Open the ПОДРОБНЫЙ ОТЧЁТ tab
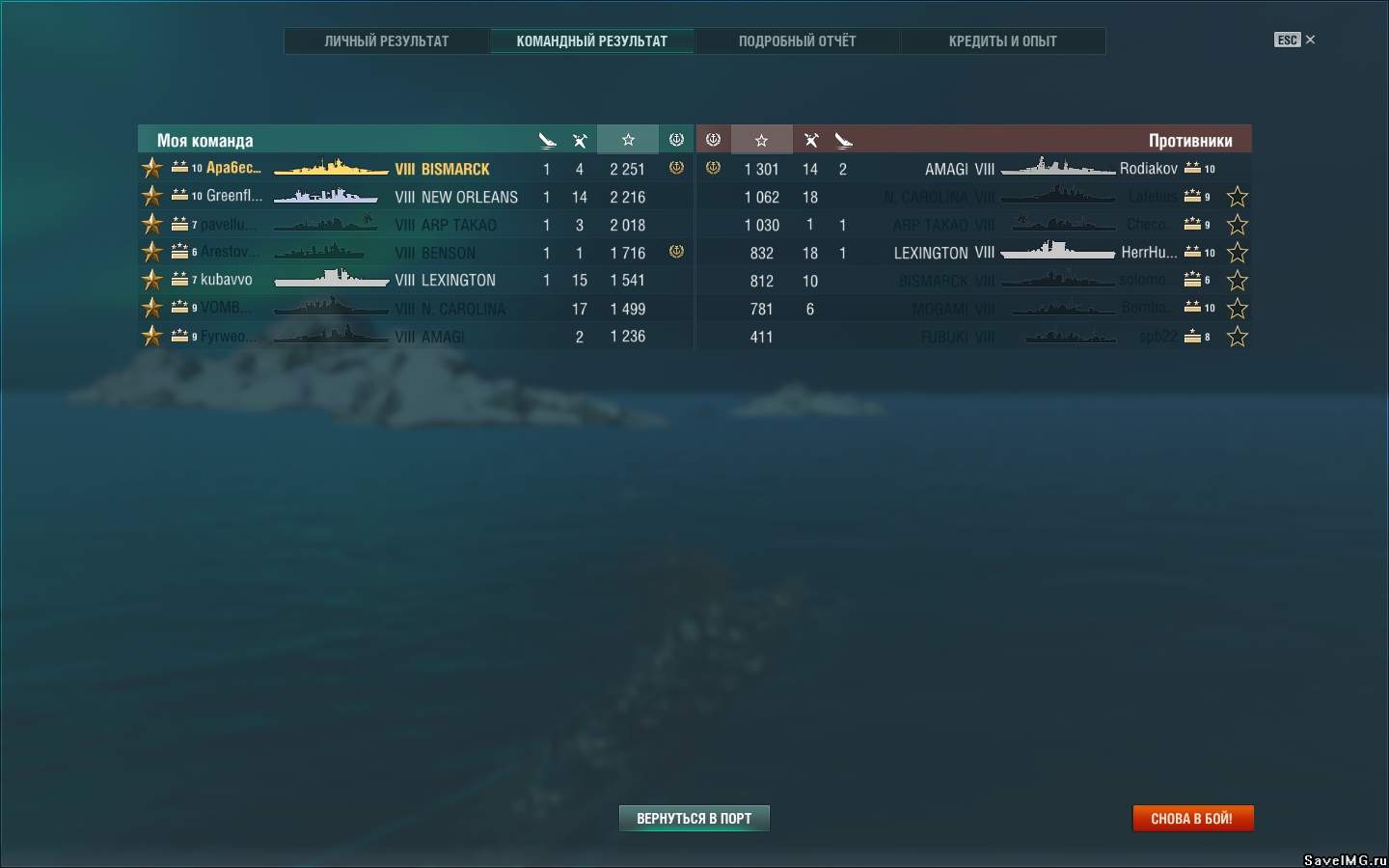This screenshot has height=868, width=1389. click(x=797, y=41)
